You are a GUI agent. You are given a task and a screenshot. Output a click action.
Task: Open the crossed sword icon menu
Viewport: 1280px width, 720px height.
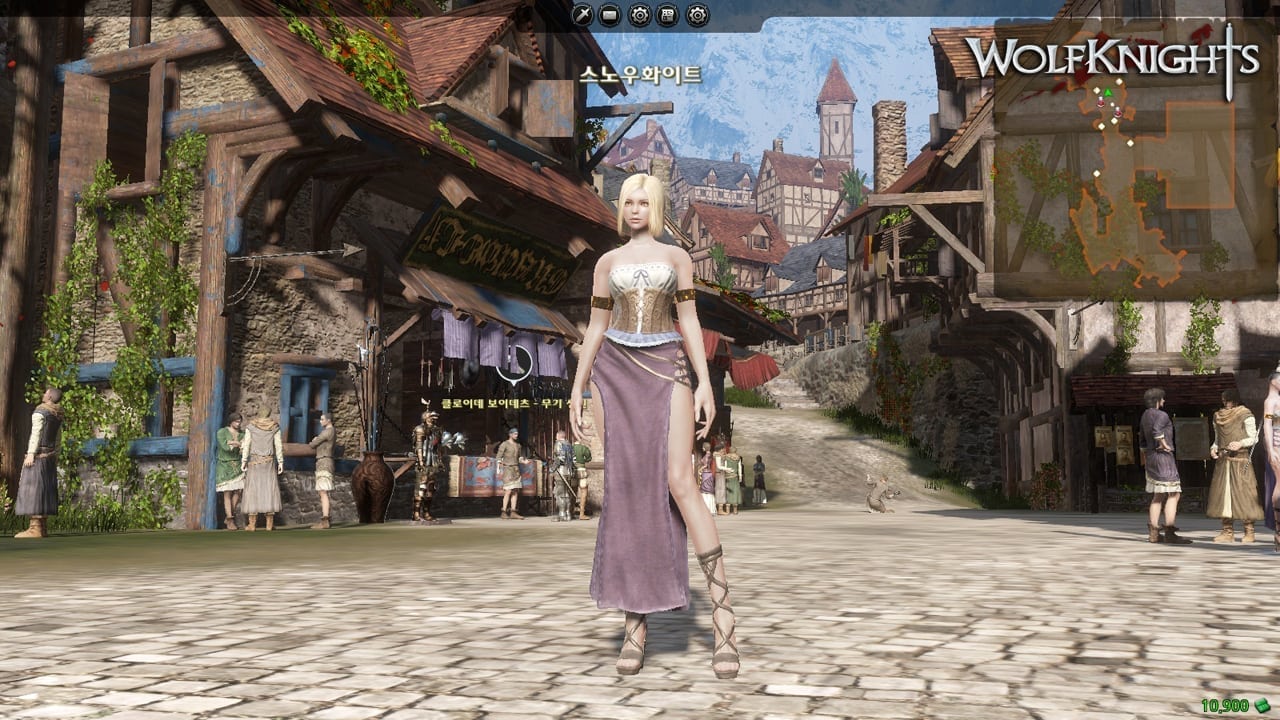click(x=582, y=14)
